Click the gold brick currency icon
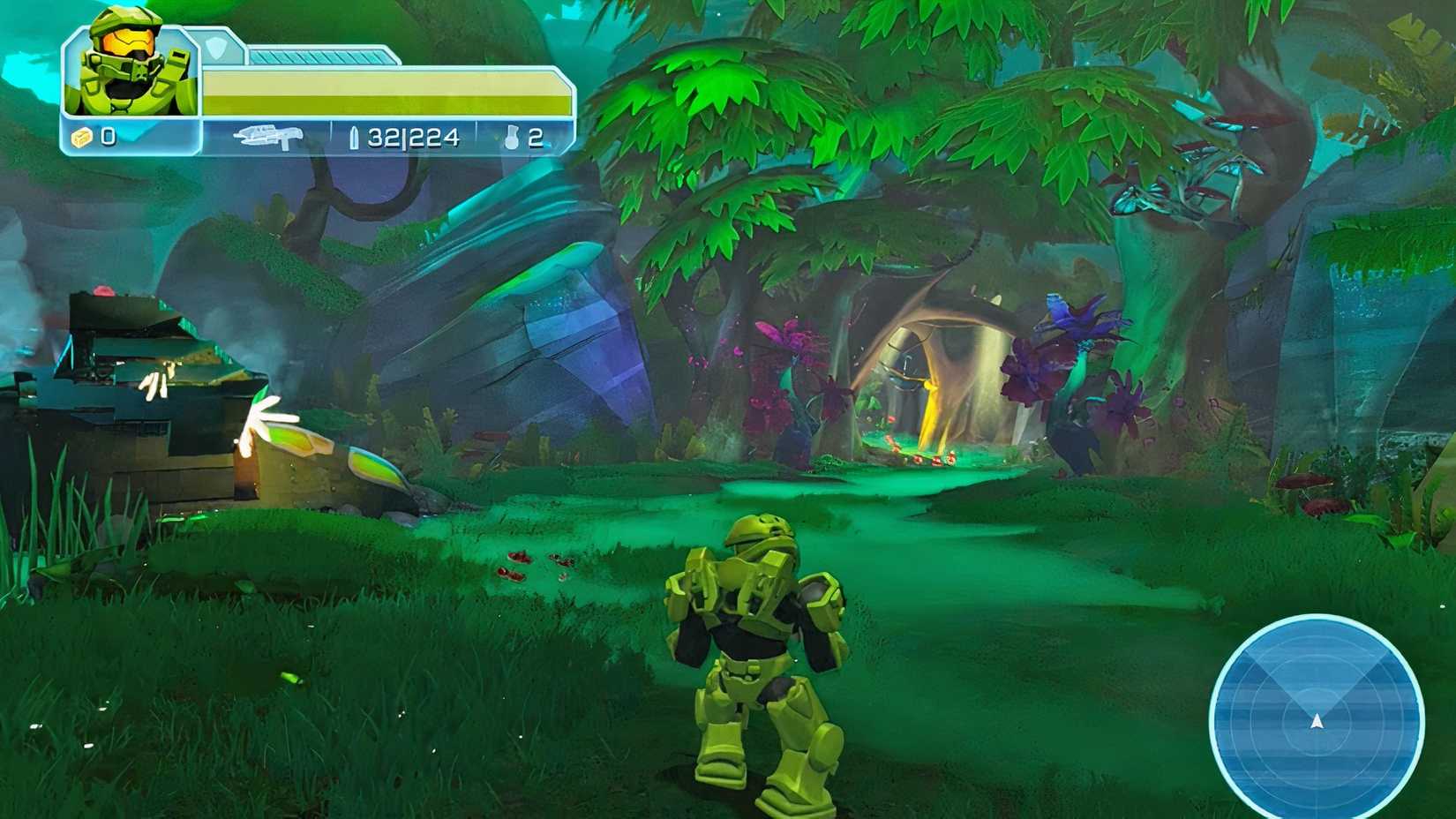This screenshot has height=819, width=1456. click(x=79, y=137)
